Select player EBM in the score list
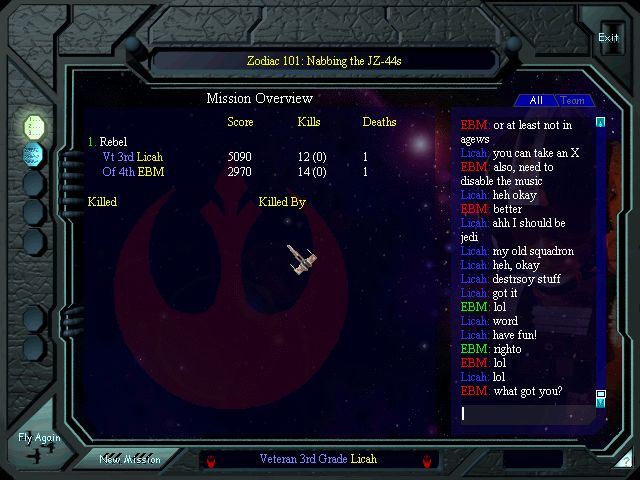This screenshot has width=640, height=480. (x=133, y=172)
